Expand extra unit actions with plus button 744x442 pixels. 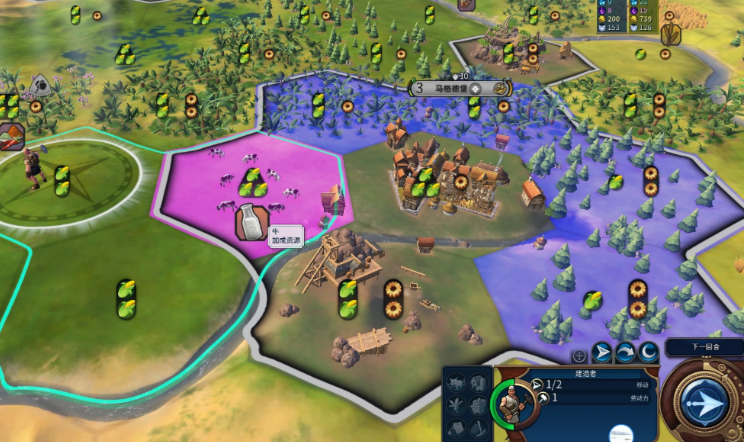[x=579, y=355]
